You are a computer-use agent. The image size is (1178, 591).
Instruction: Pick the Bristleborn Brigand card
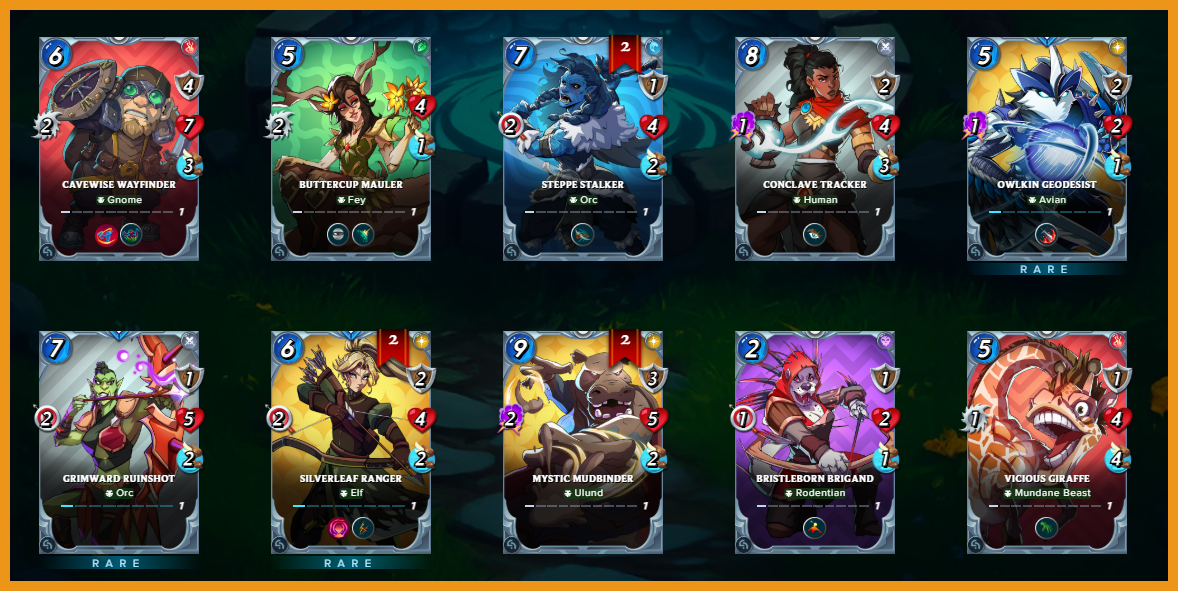(x=814, y=442)
